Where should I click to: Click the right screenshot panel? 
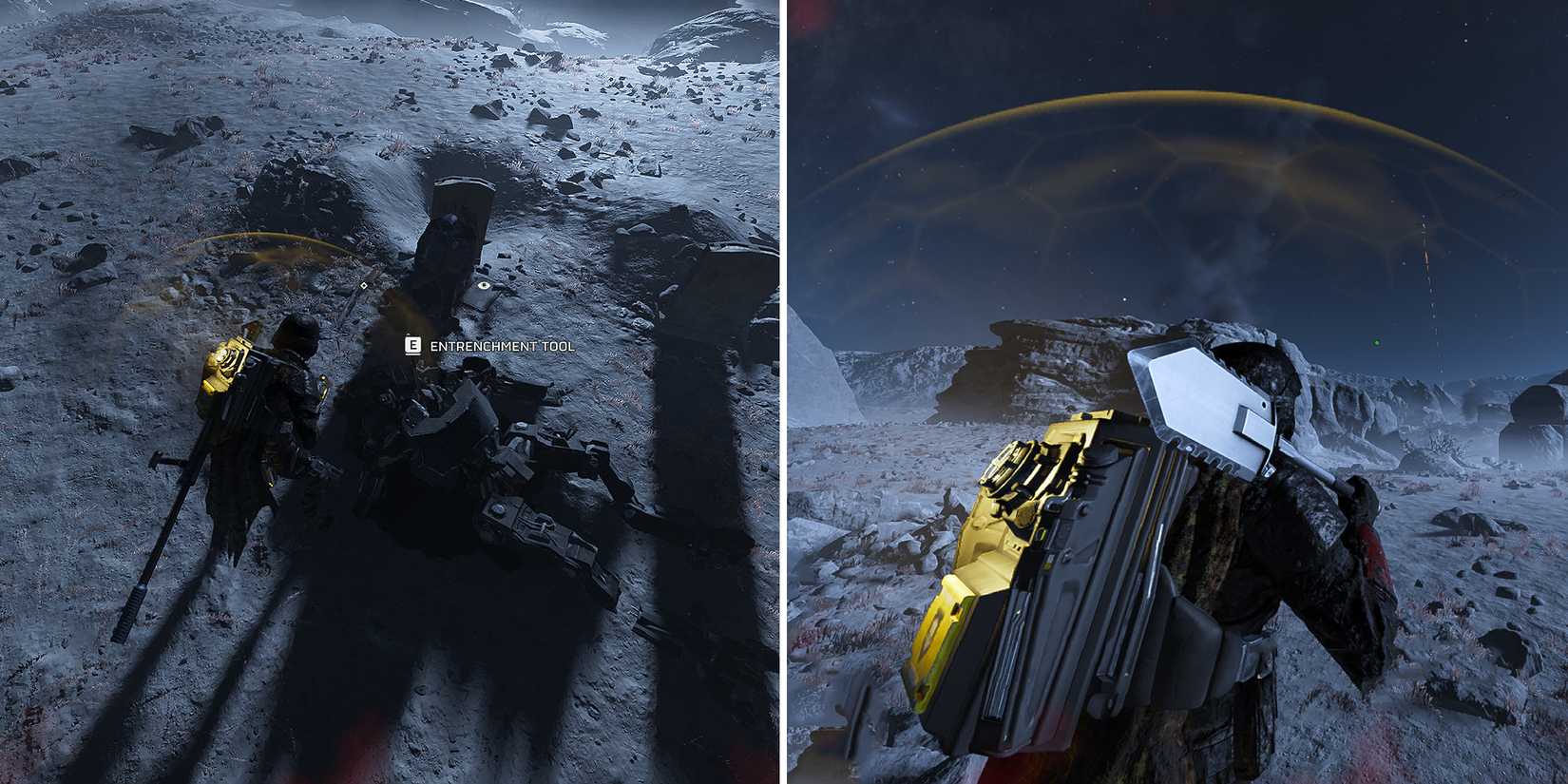coord(1178,392)
